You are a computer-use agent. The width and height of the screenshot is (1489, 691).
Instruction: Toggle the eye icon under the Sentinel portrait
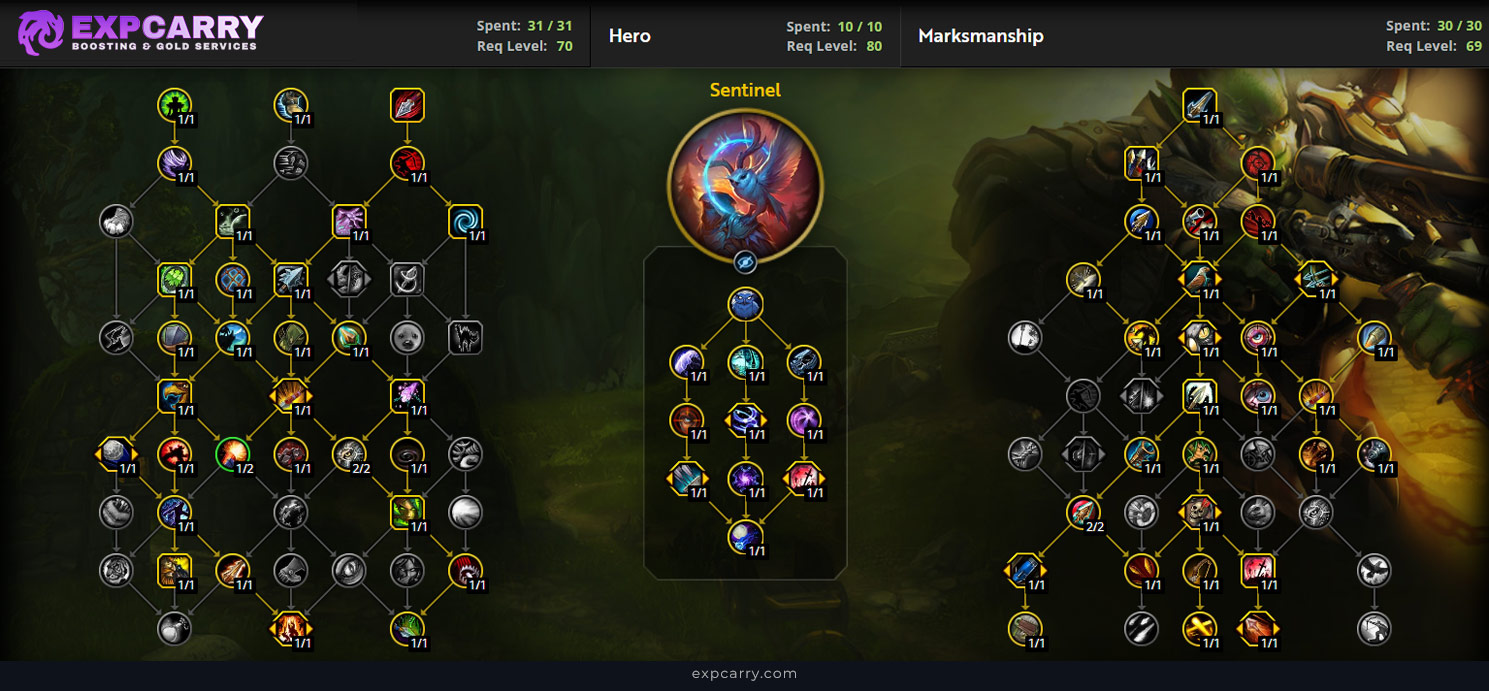point(745,262)
